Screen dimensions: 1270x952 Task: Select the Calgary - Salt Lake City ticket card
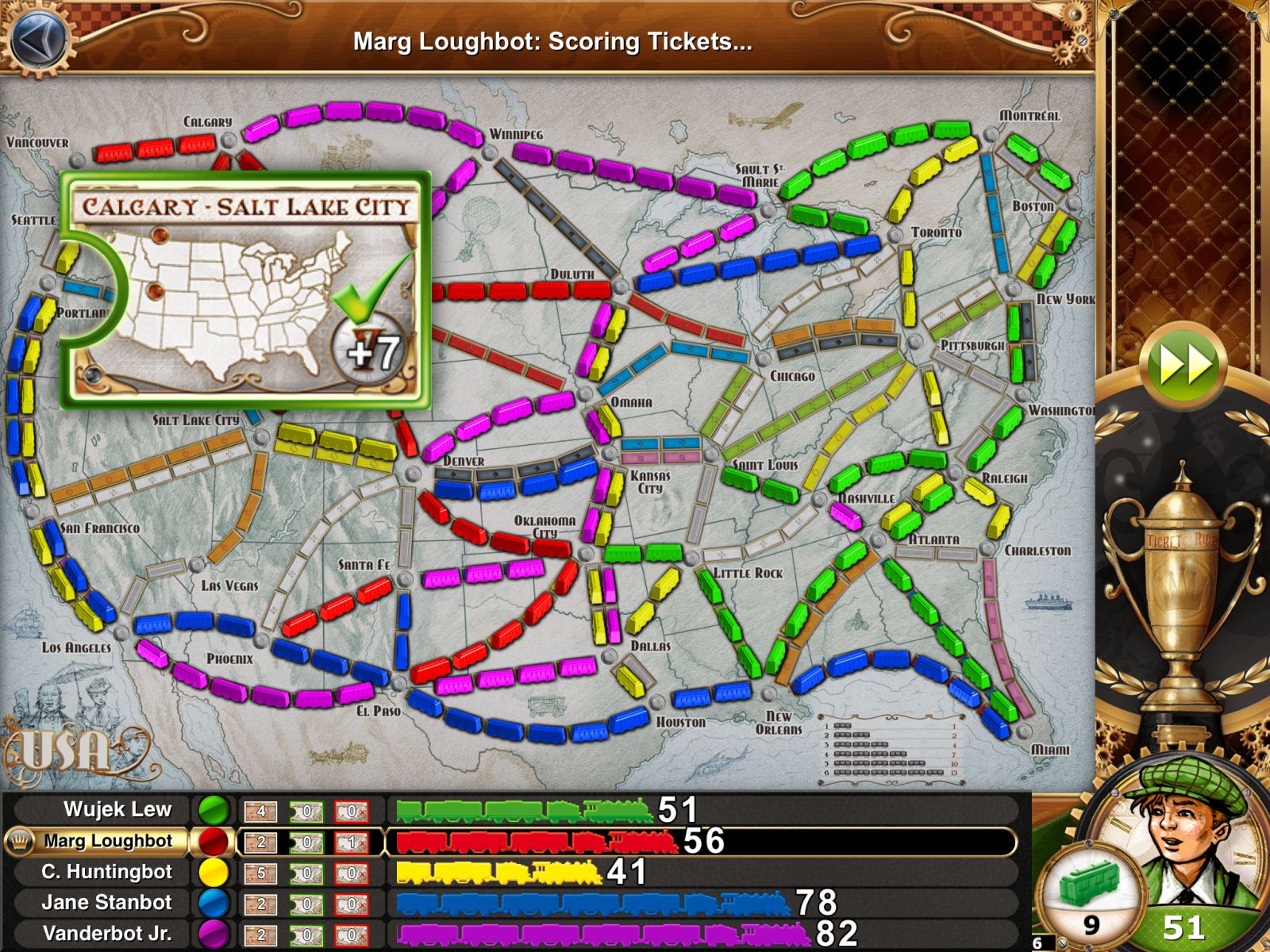245,290
